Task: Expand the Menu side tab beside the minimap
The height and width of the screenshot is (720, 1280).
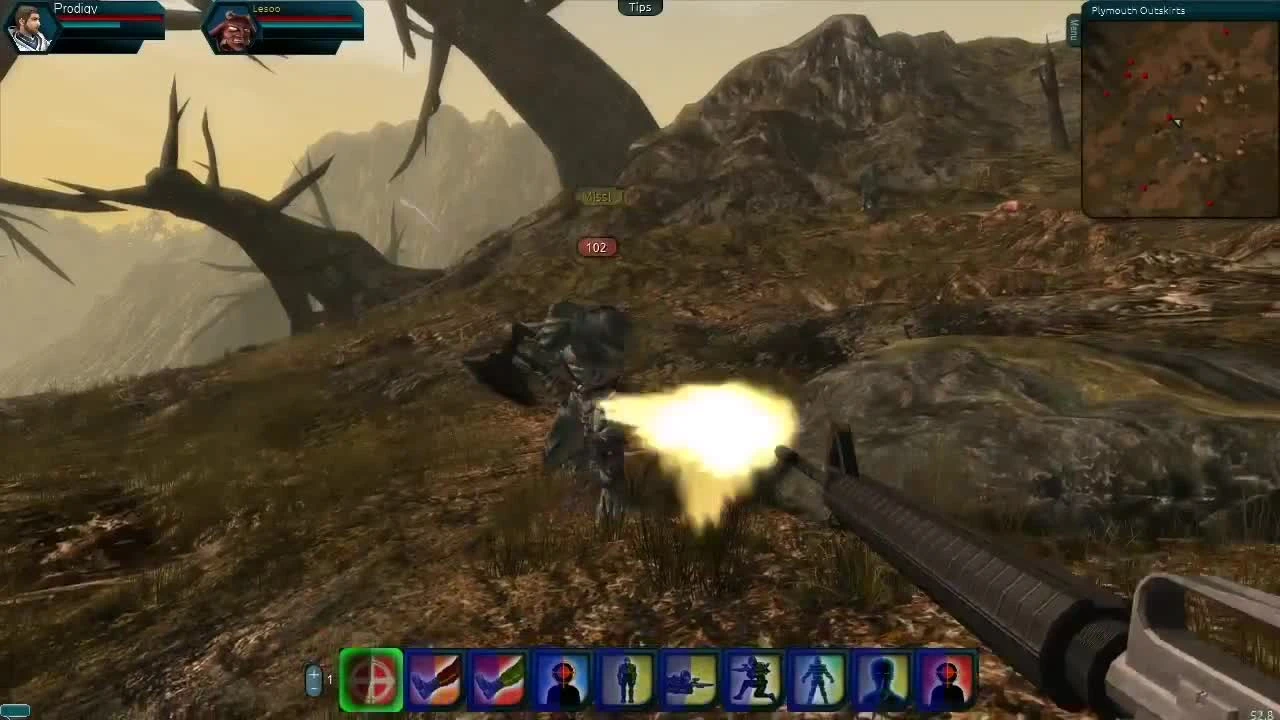Action: (x=1074, y=30)
